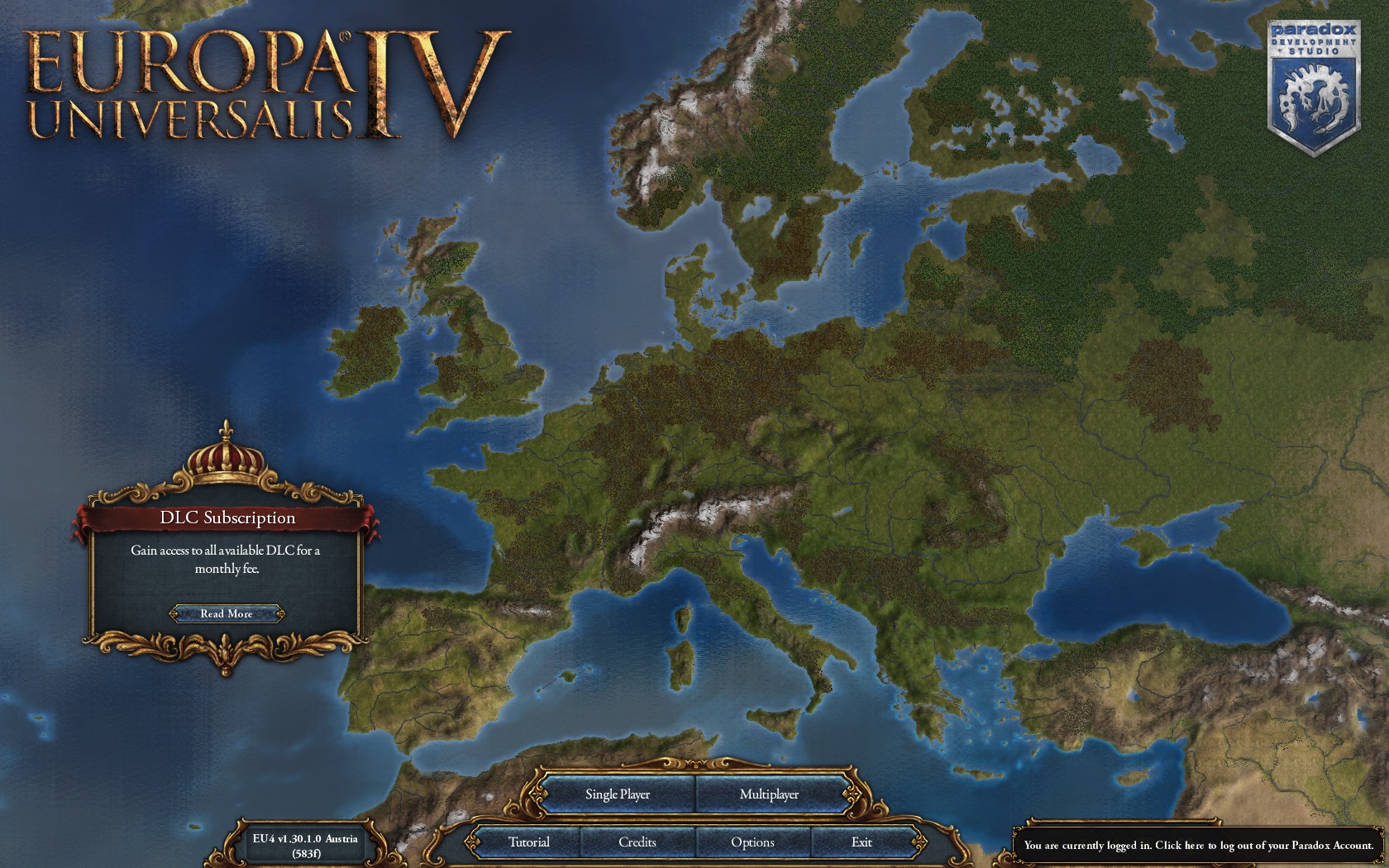
Task: Open the Options screen
Action: pos(752,841)
